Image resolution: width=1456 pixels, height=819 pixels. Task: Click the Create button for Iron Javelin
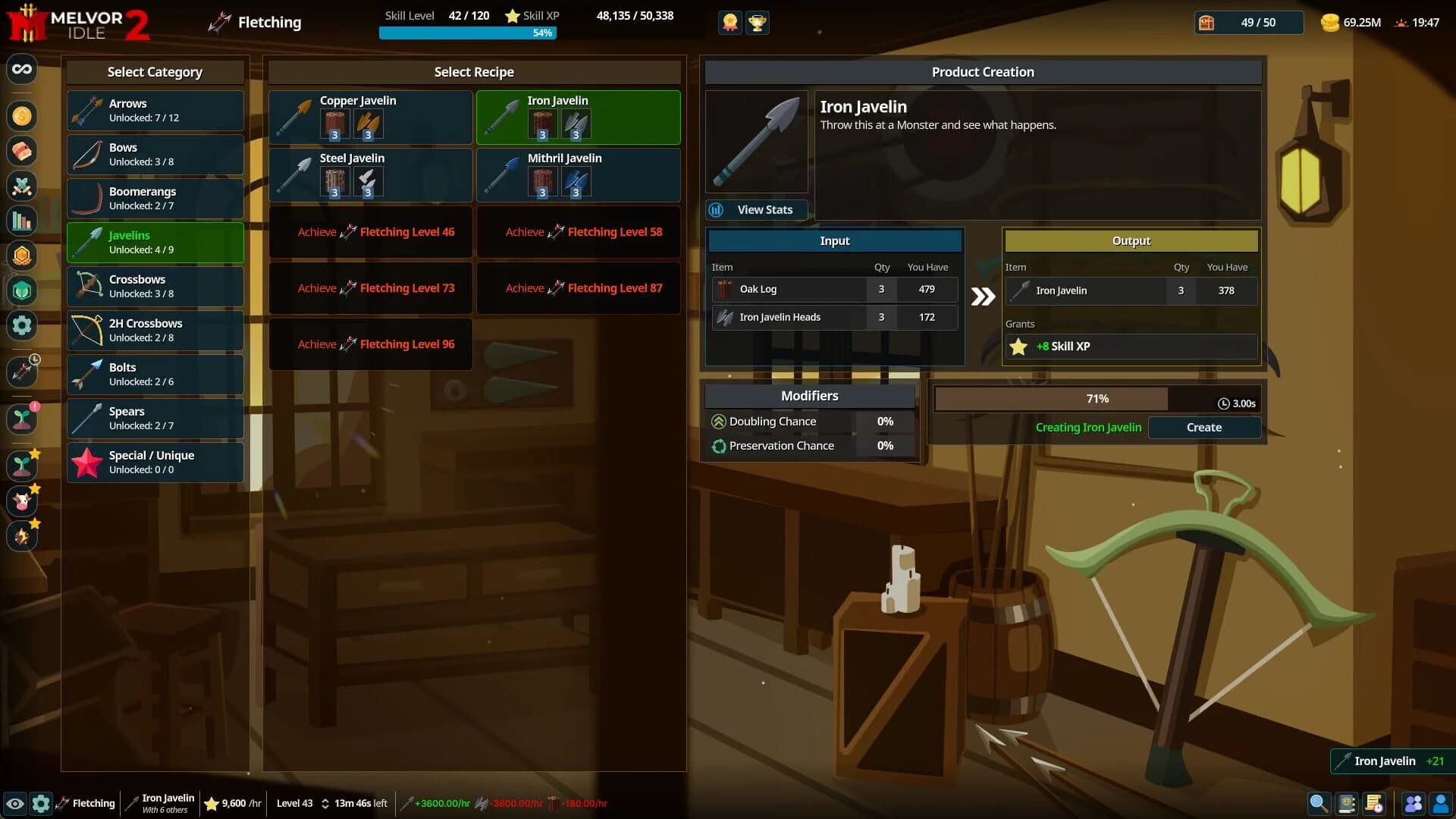click(1204, 427)
